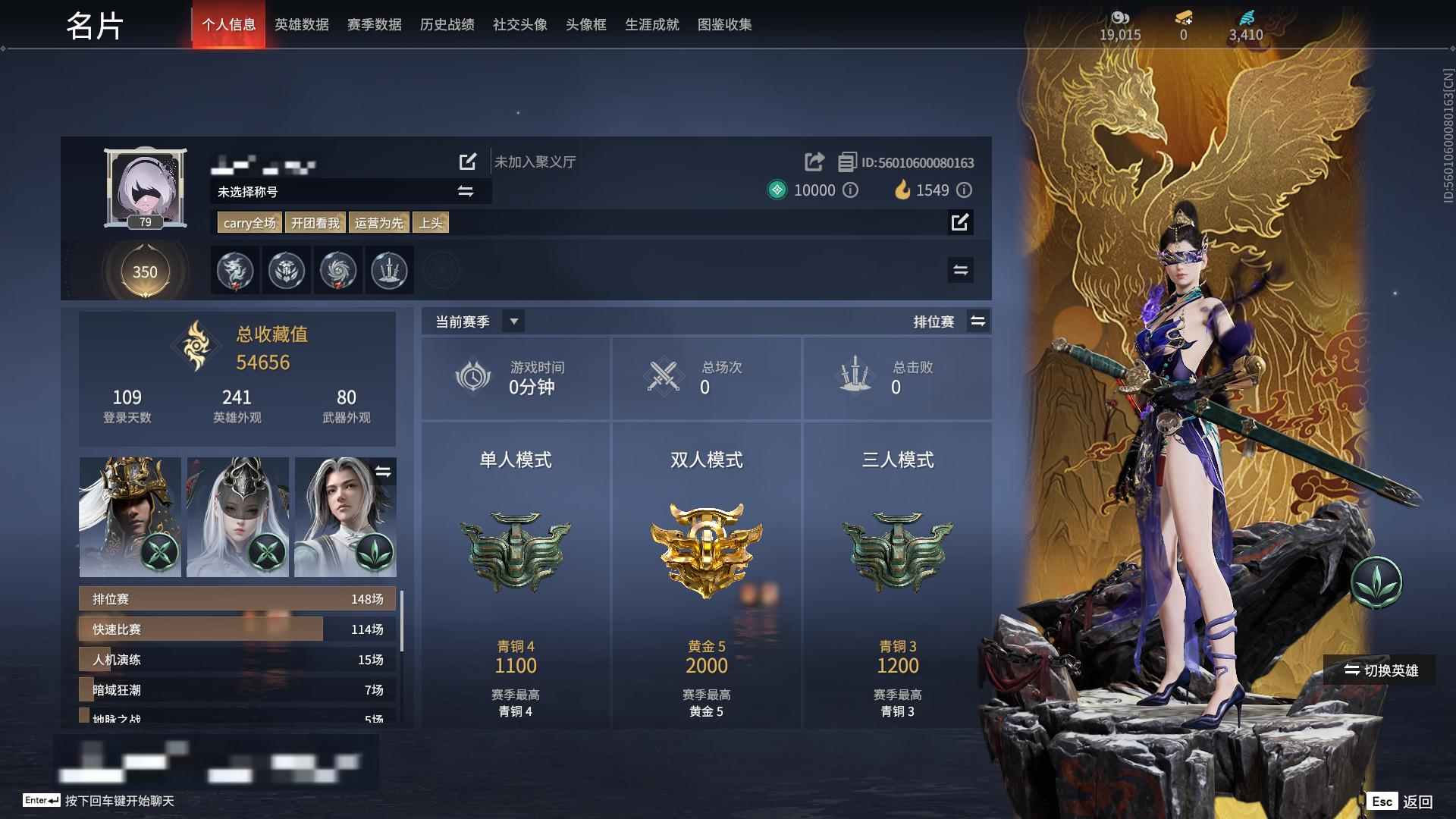Viewport: 1456px width, 819px height.
Task: Open the emblem swap selector next to the badges
Action: click(960, 270)
